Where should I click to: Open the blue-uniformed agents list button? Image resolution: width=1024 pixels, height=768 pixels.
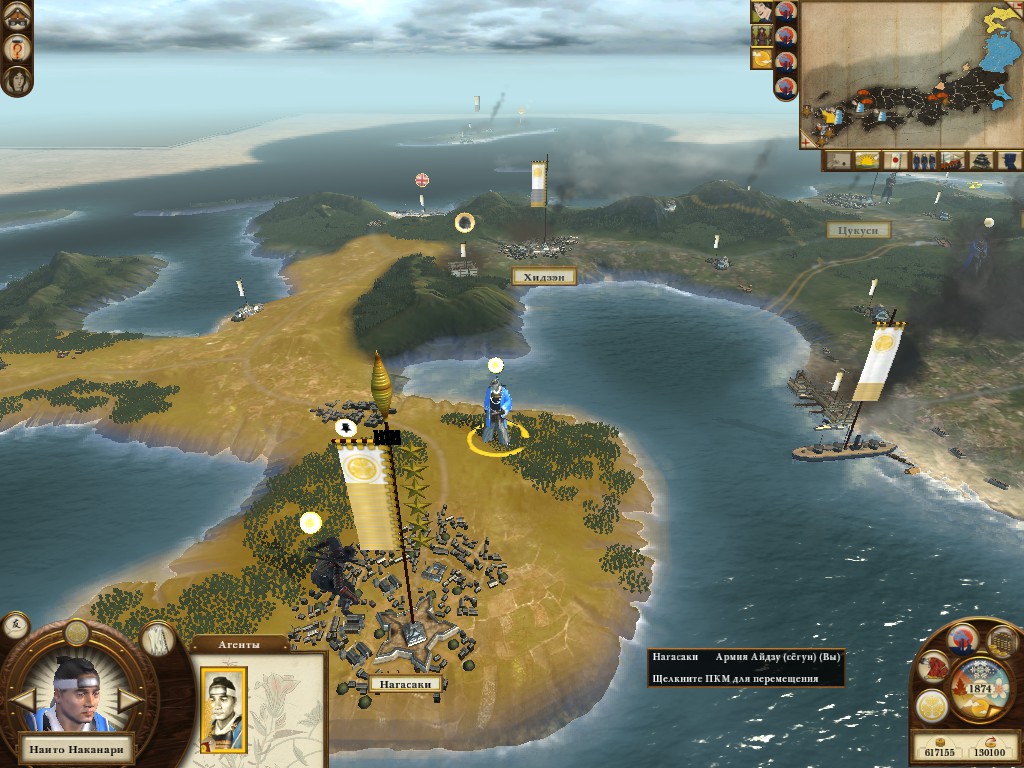point(1010,161)
